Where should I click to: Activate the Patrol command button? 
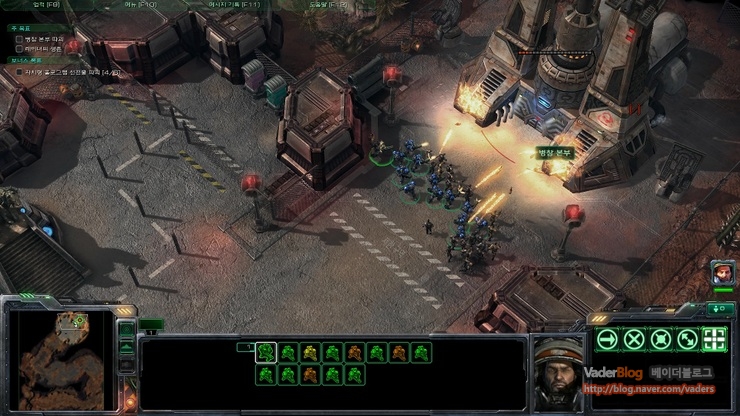(687, 339)
